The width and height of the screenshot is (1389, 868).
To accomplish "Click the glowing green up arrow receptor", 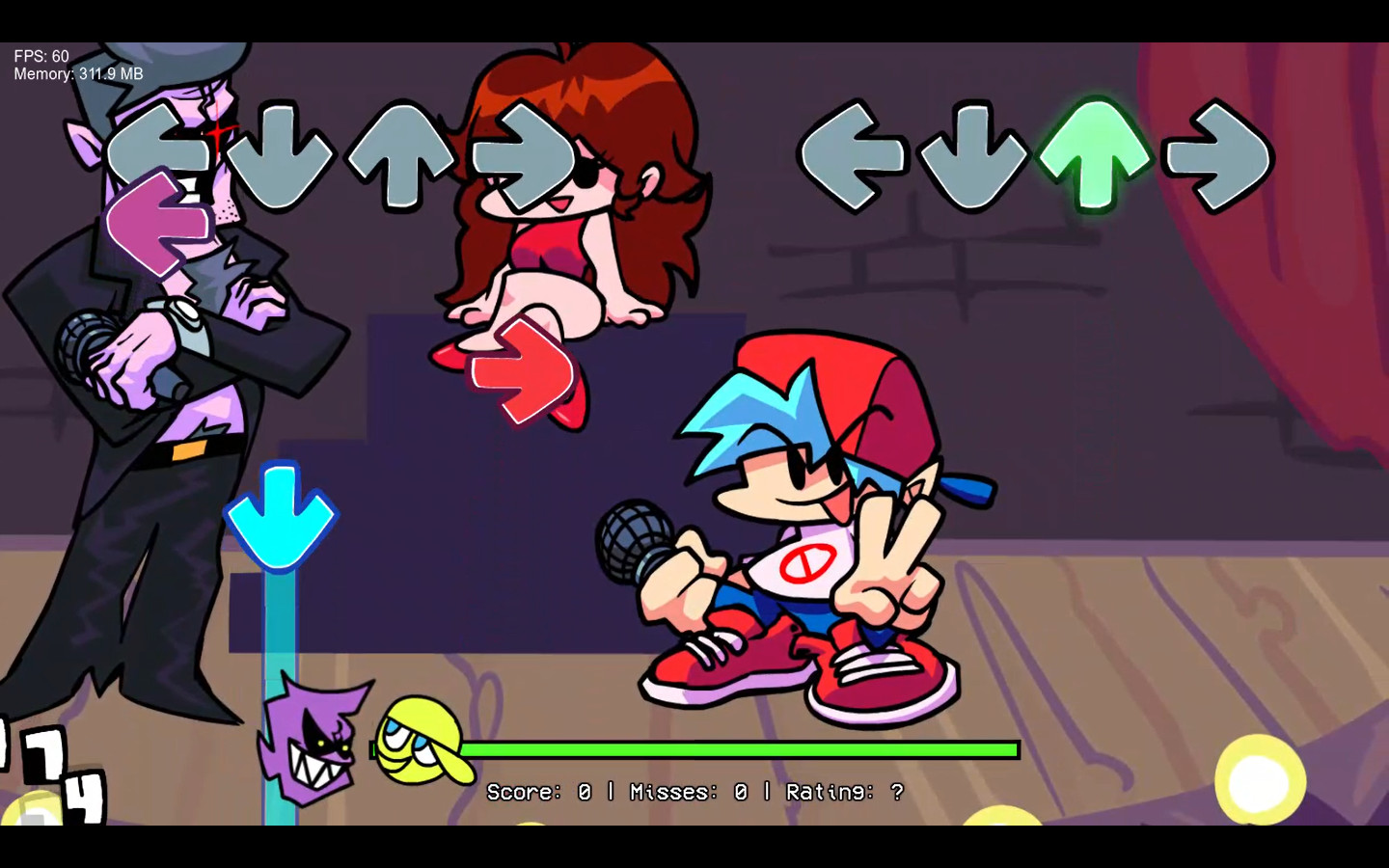I will [x=1095, y=154].
